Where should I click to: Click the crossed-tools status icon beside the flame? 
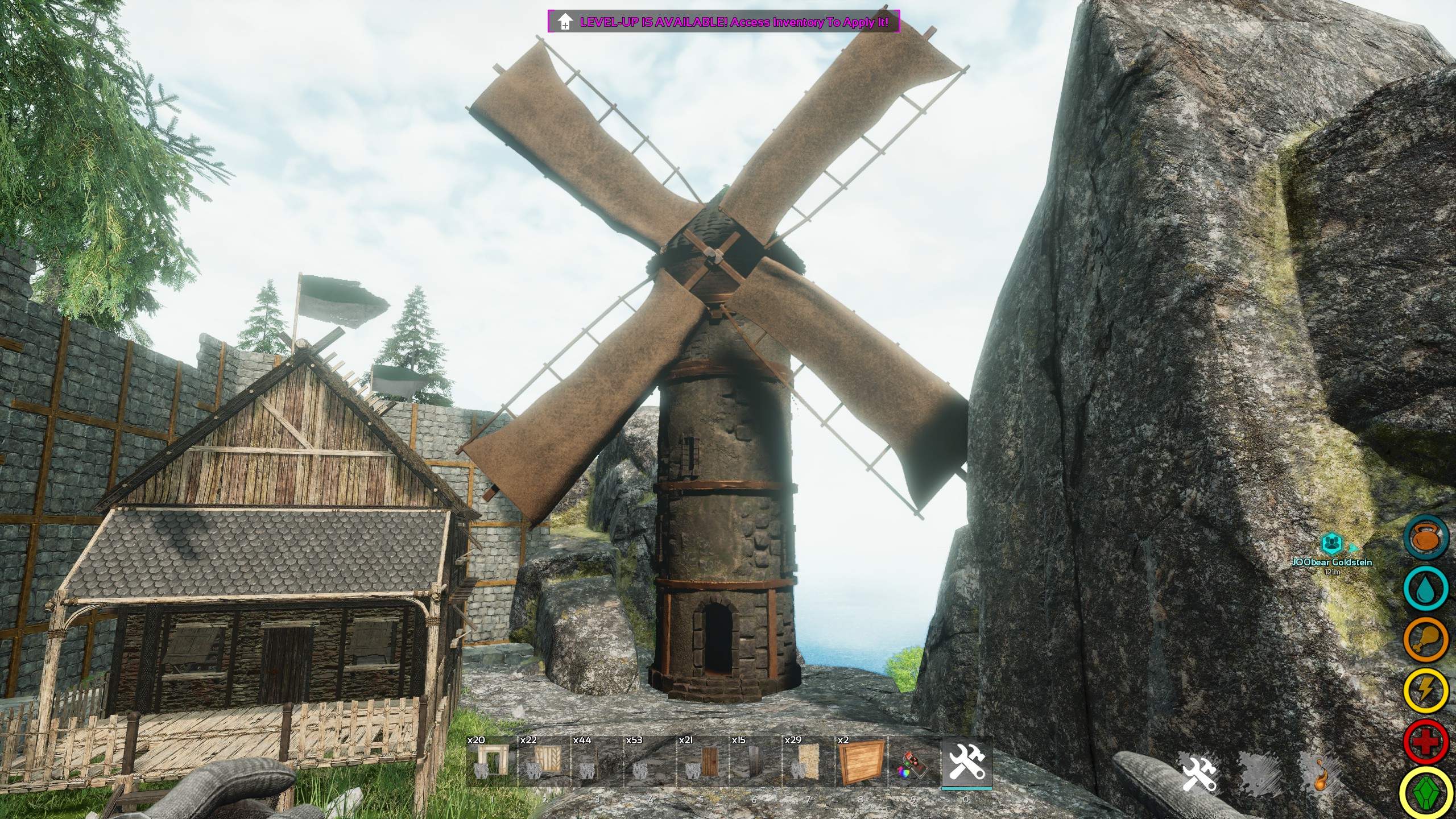point(1199,772)
